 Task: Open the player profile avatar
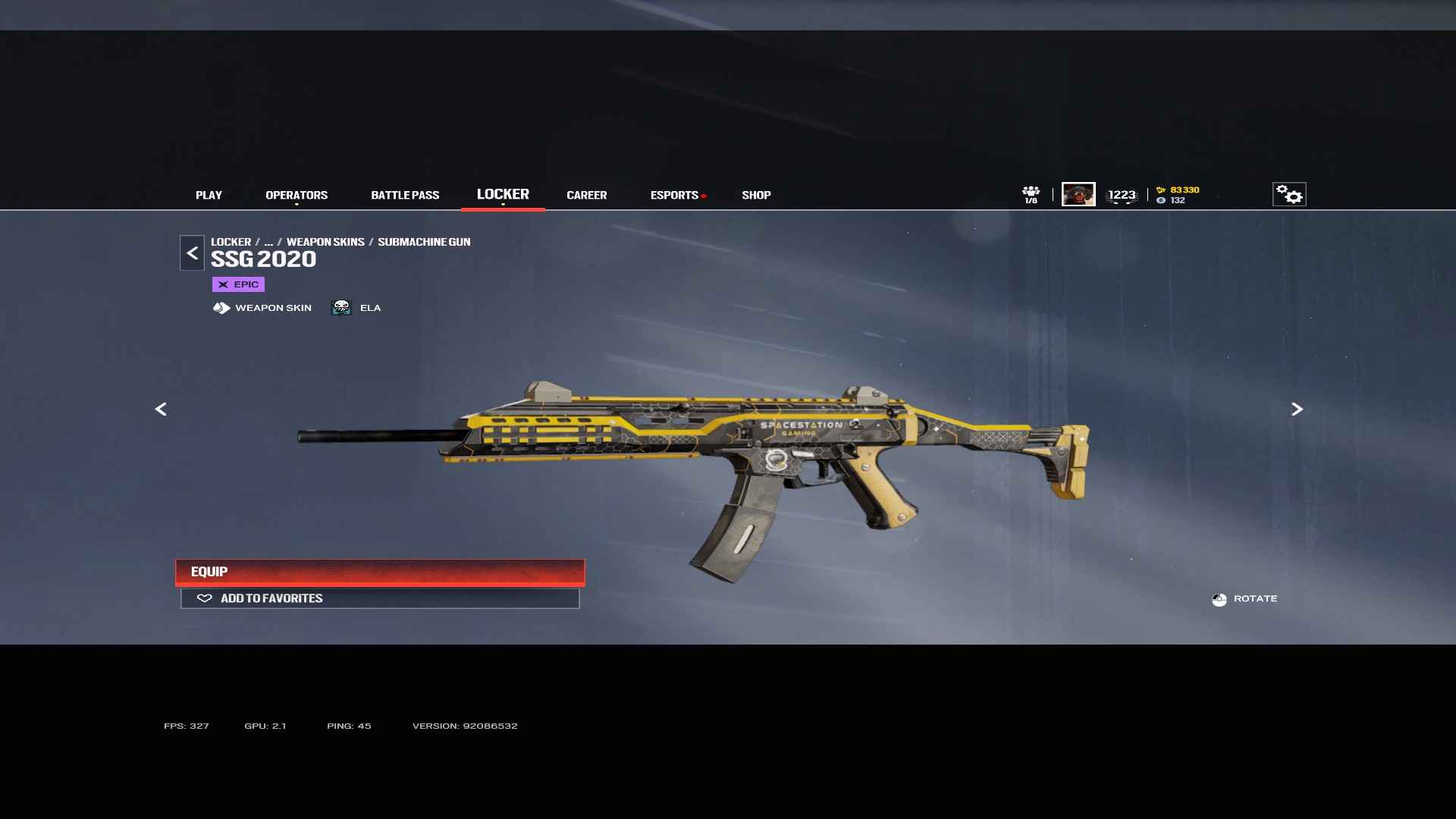[x=1078, y=194]
